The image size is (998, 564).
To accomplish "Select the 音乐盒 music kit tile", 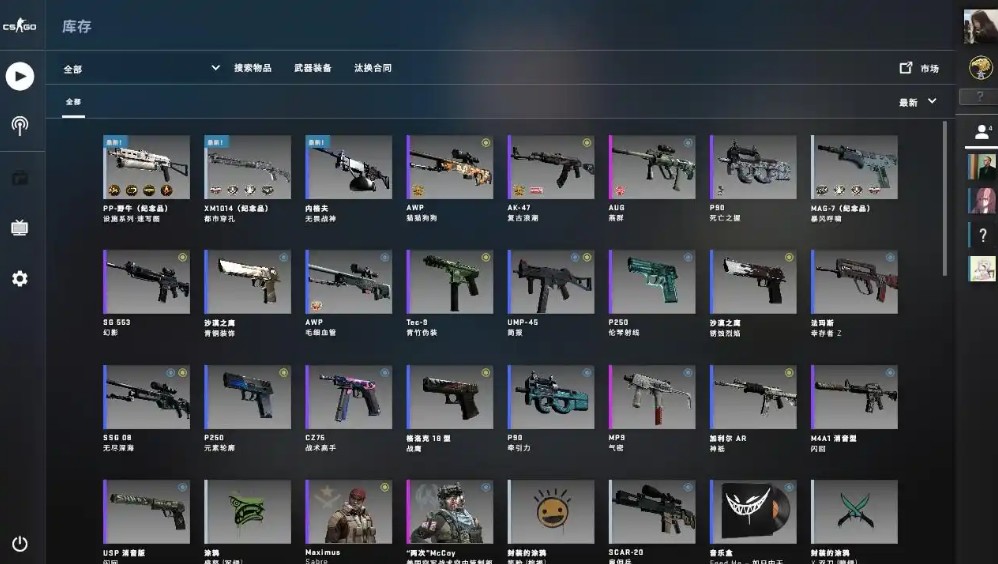I will tap(753, 512).
